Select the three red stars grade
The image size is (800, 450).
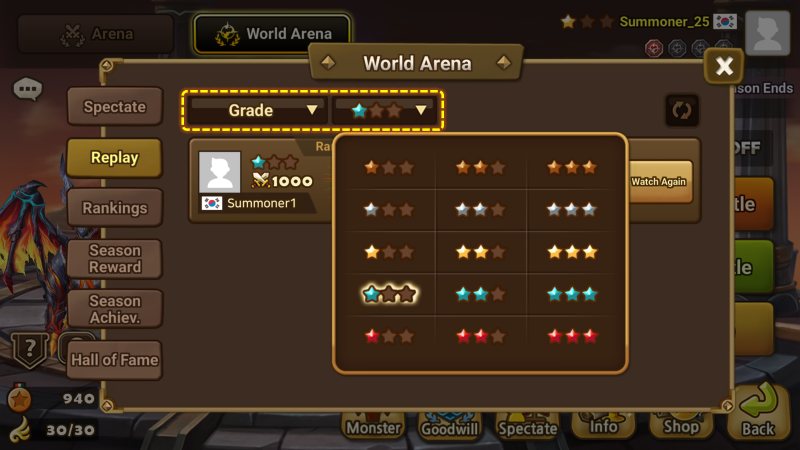tap(572, 336)
